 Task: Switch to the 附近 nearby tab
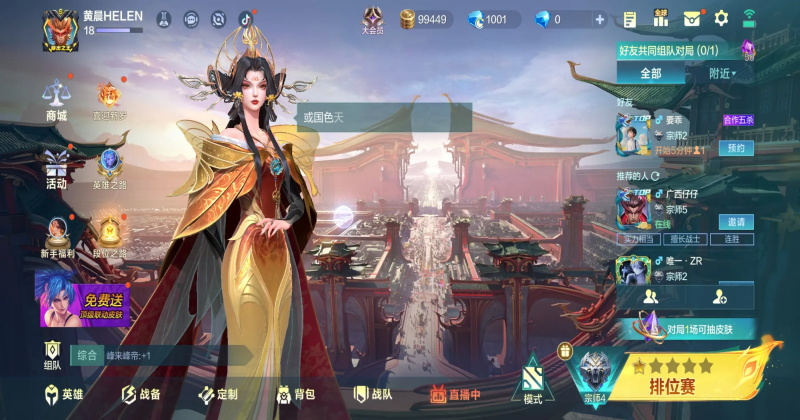(721, 73)
